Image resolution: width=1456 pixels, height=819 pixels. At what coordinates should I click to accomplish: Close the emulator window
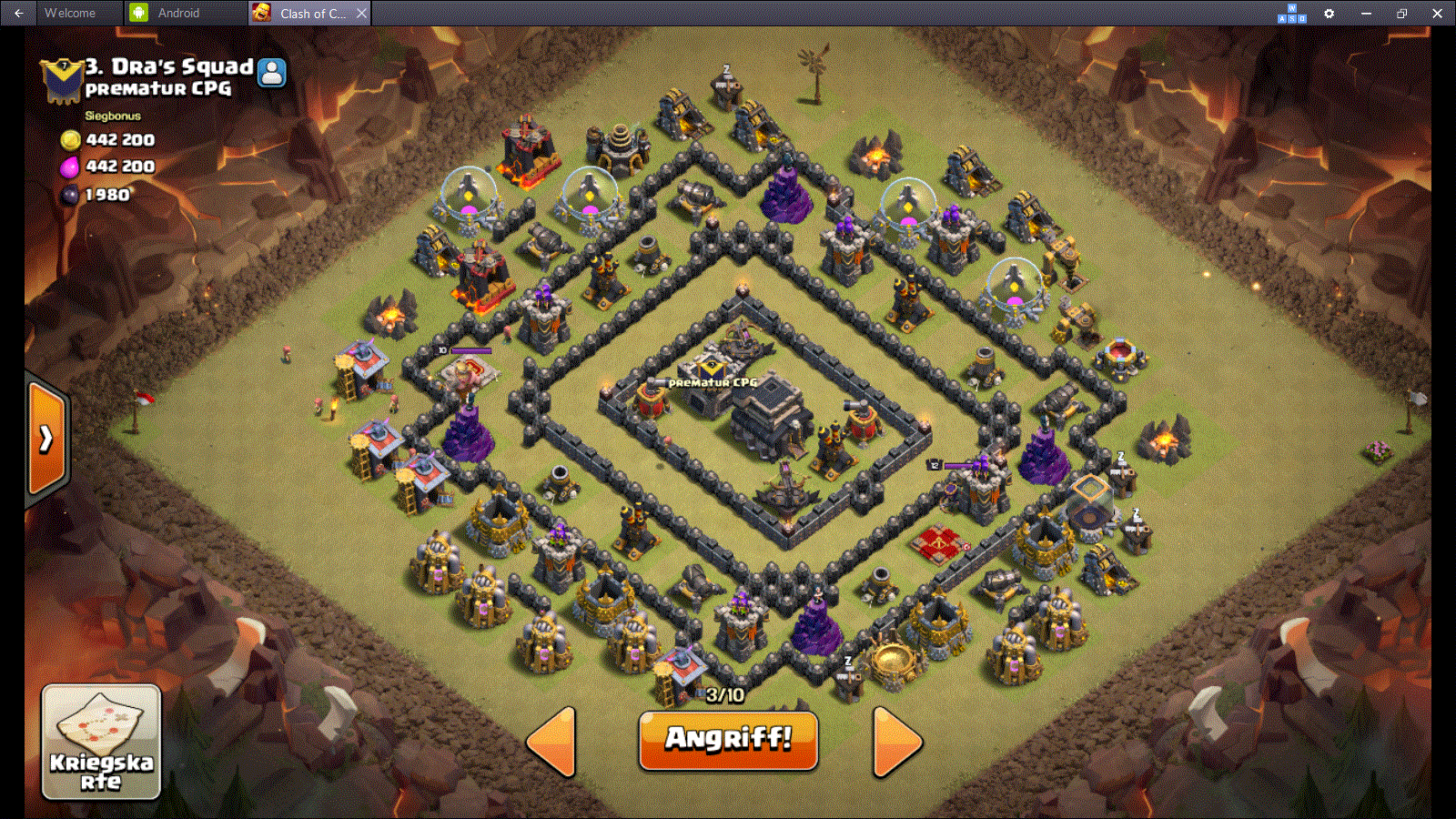[x=1437, y=13]
